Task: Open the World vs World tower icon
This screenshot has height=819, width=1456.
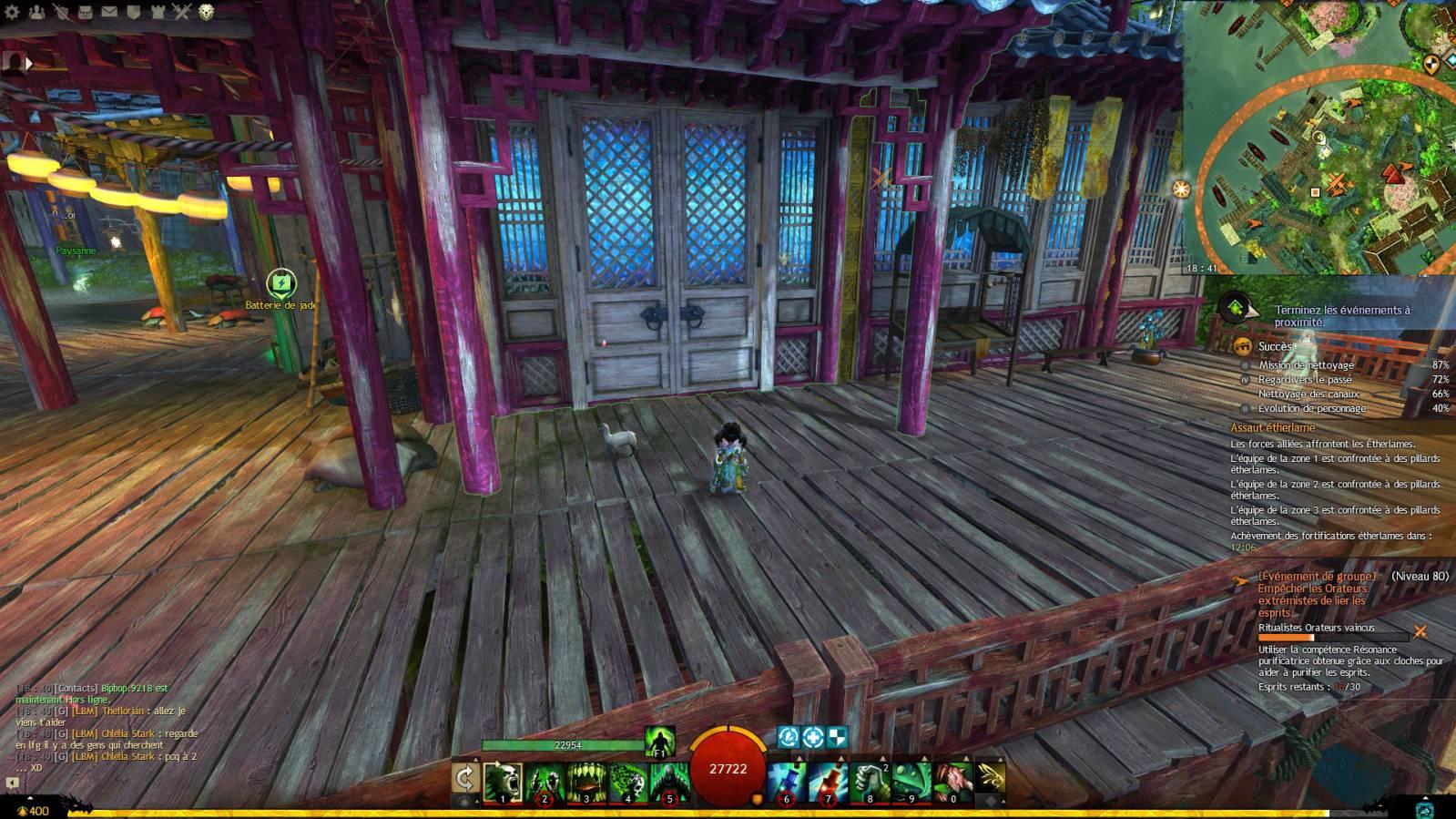Action: 158,12
